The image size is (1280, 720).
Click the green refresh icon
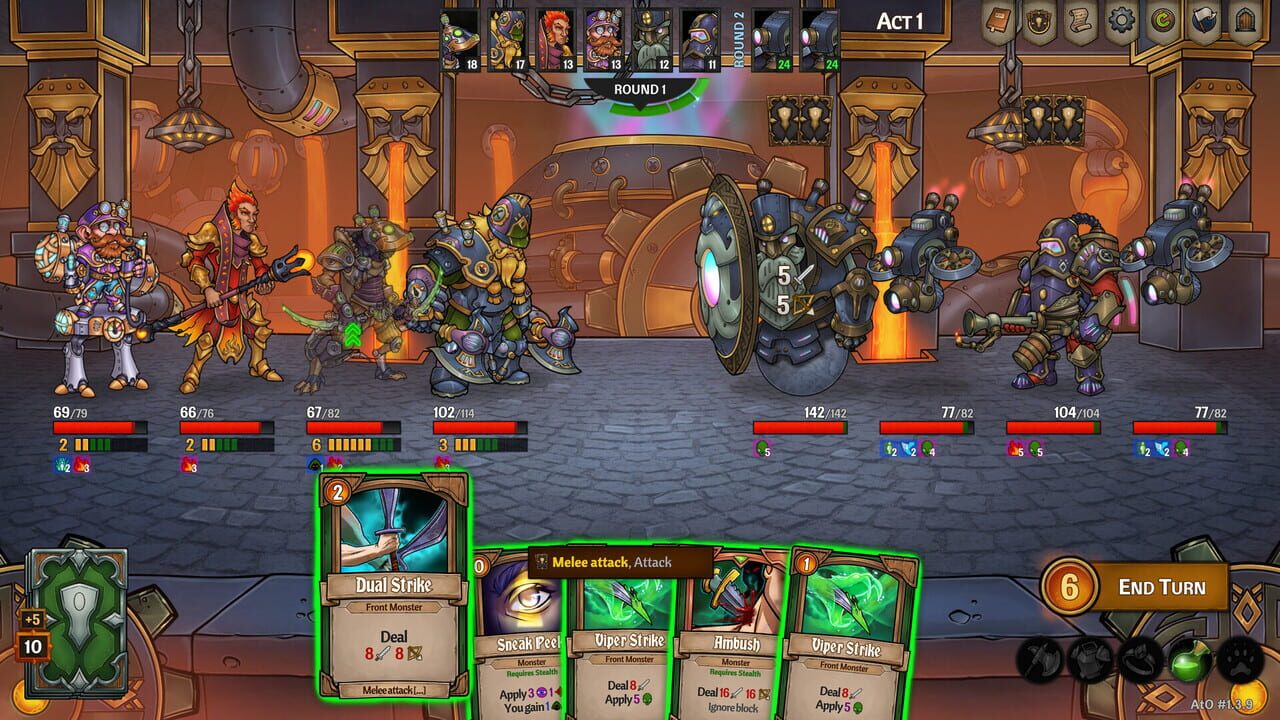point(1162,22)
